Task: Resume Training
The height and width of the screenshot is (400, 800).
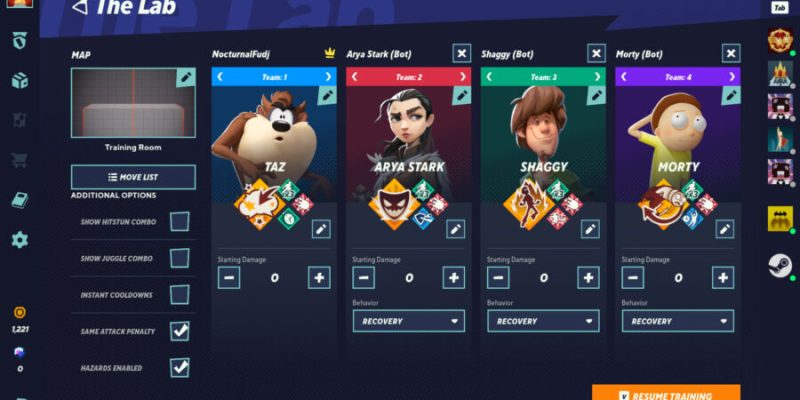Action: (666, 394)
